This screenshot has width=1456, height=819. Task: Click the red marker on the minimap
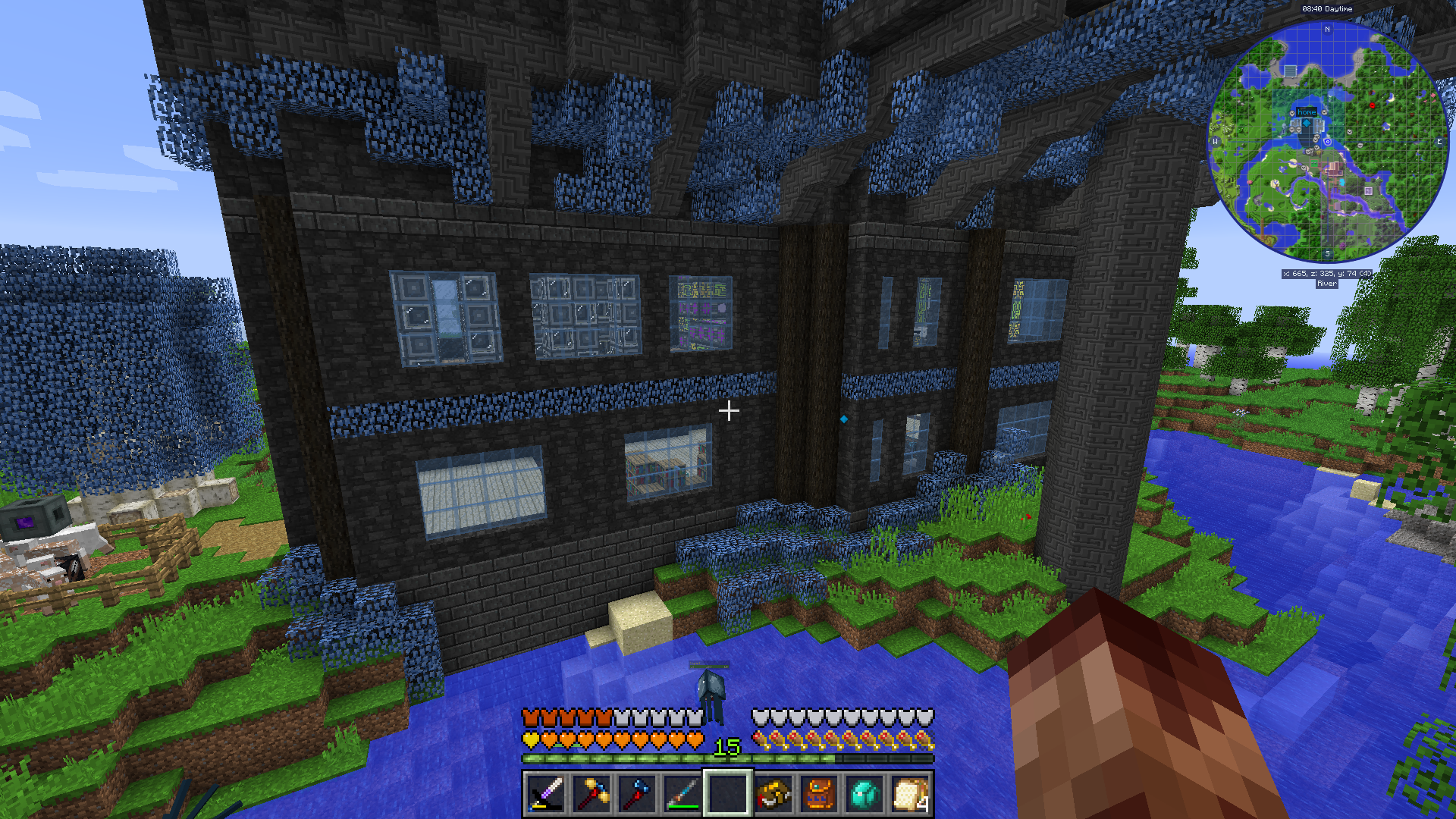1372,105
